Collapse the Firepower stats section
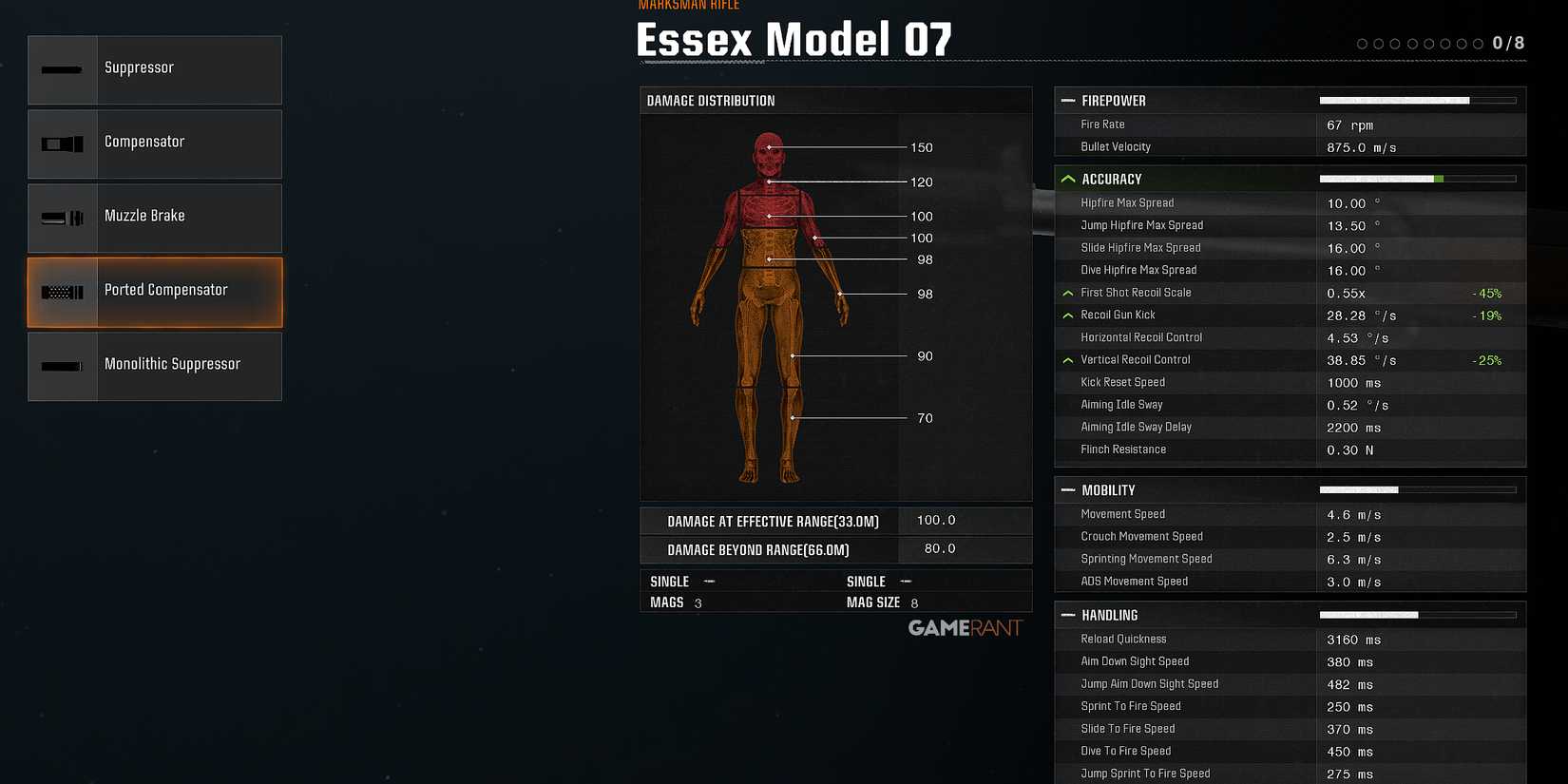Screen dimensions: 1568x784 pyautogui.click(x=1067, y=100)
